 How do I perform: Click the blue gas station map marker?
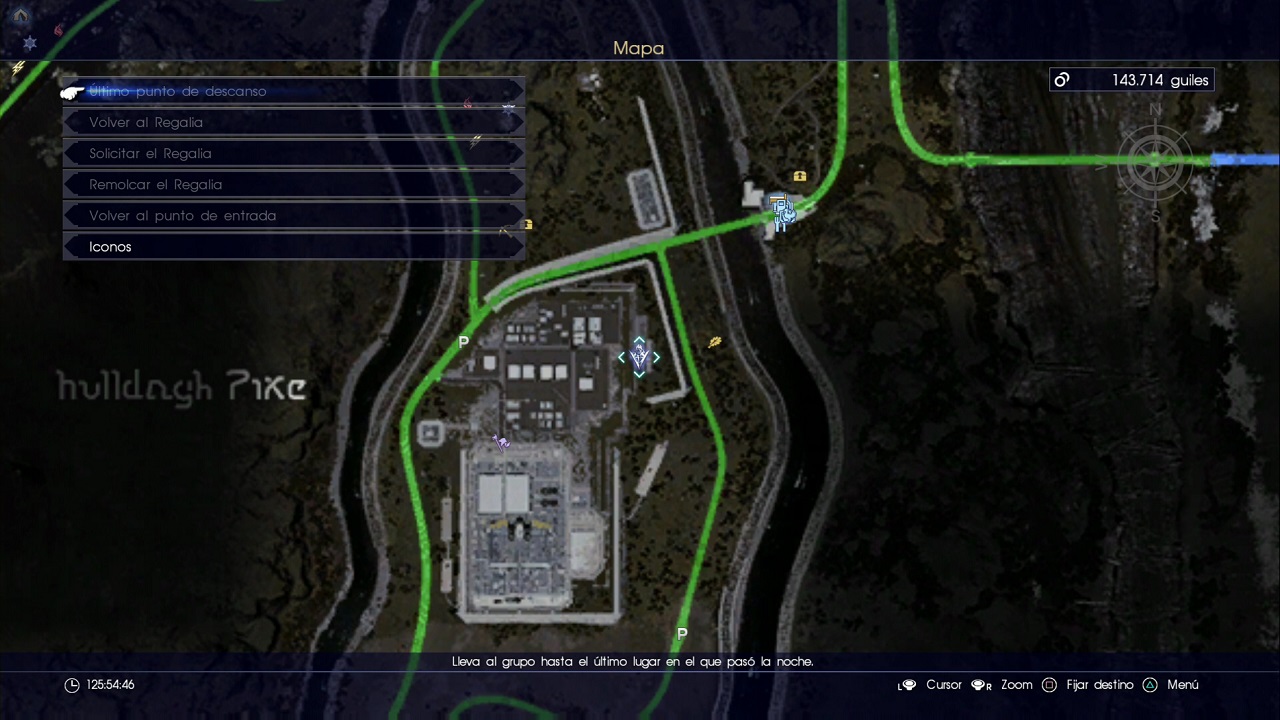click(782, 211)
